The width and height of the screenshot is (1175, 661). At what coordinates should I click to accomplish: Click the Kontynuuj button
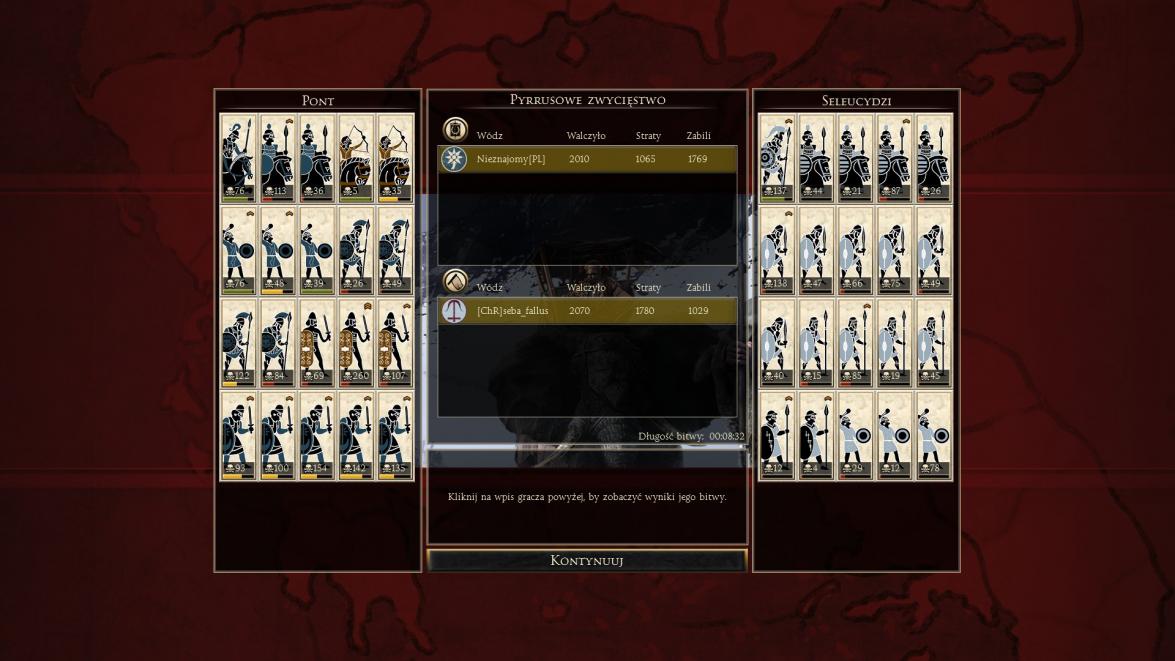[587, 560]
